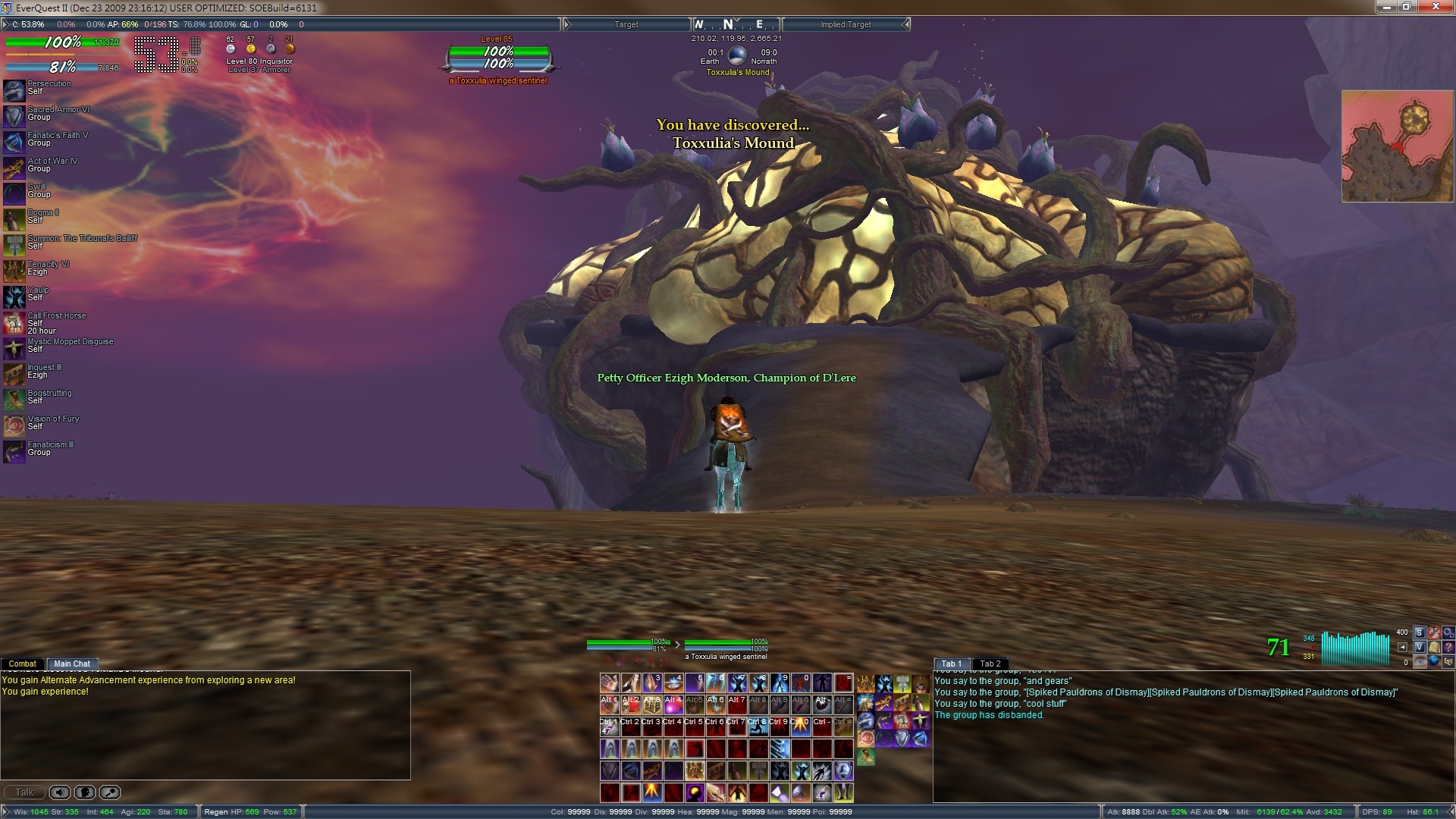Select Tab 2 in the group chat window
Viewport: 1456px width, 819px height.
(990, 664)
